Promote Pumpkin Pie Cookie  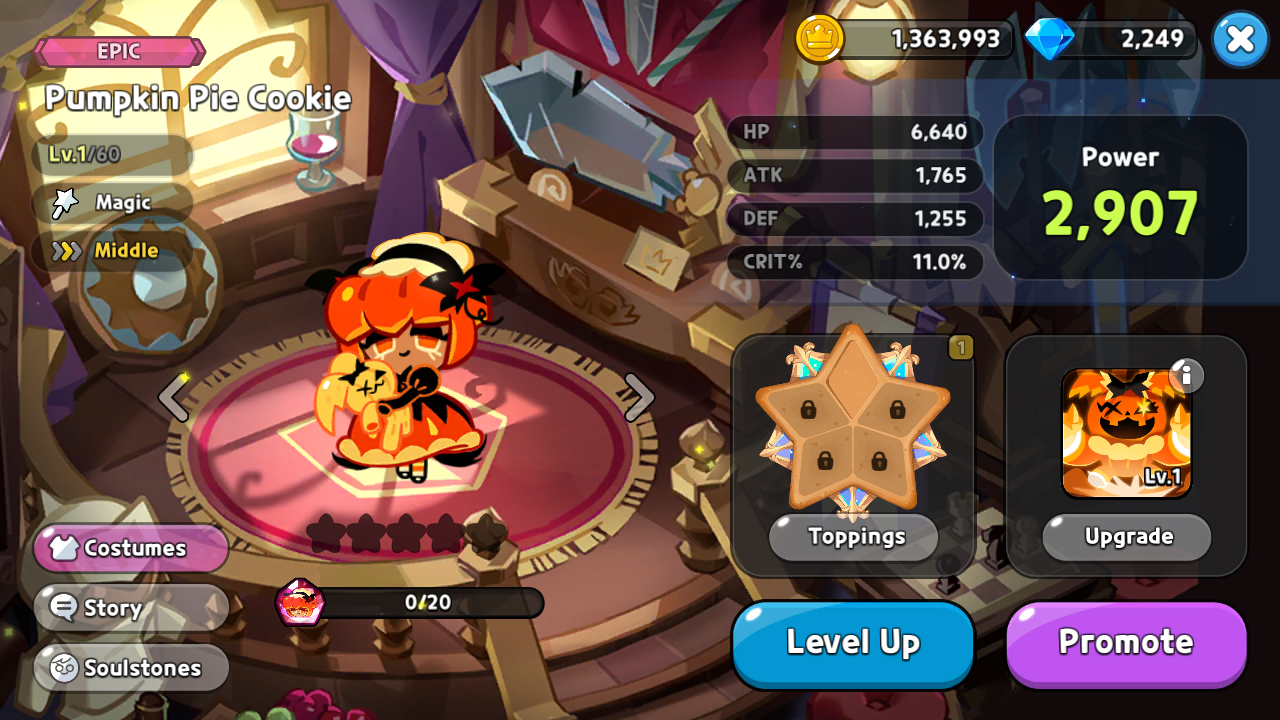point(1126,643)
